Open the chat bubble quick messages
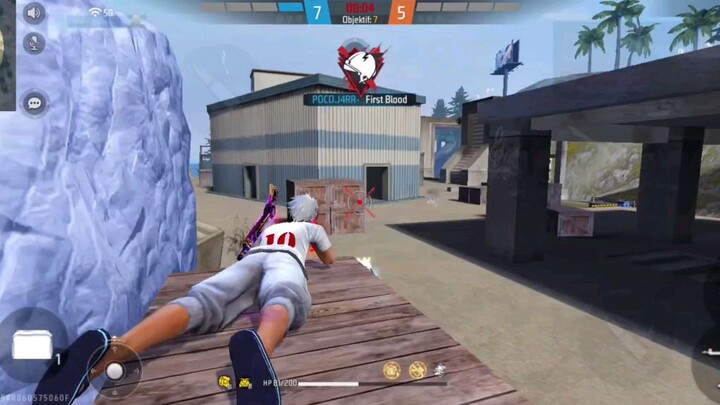 [34, 102]
